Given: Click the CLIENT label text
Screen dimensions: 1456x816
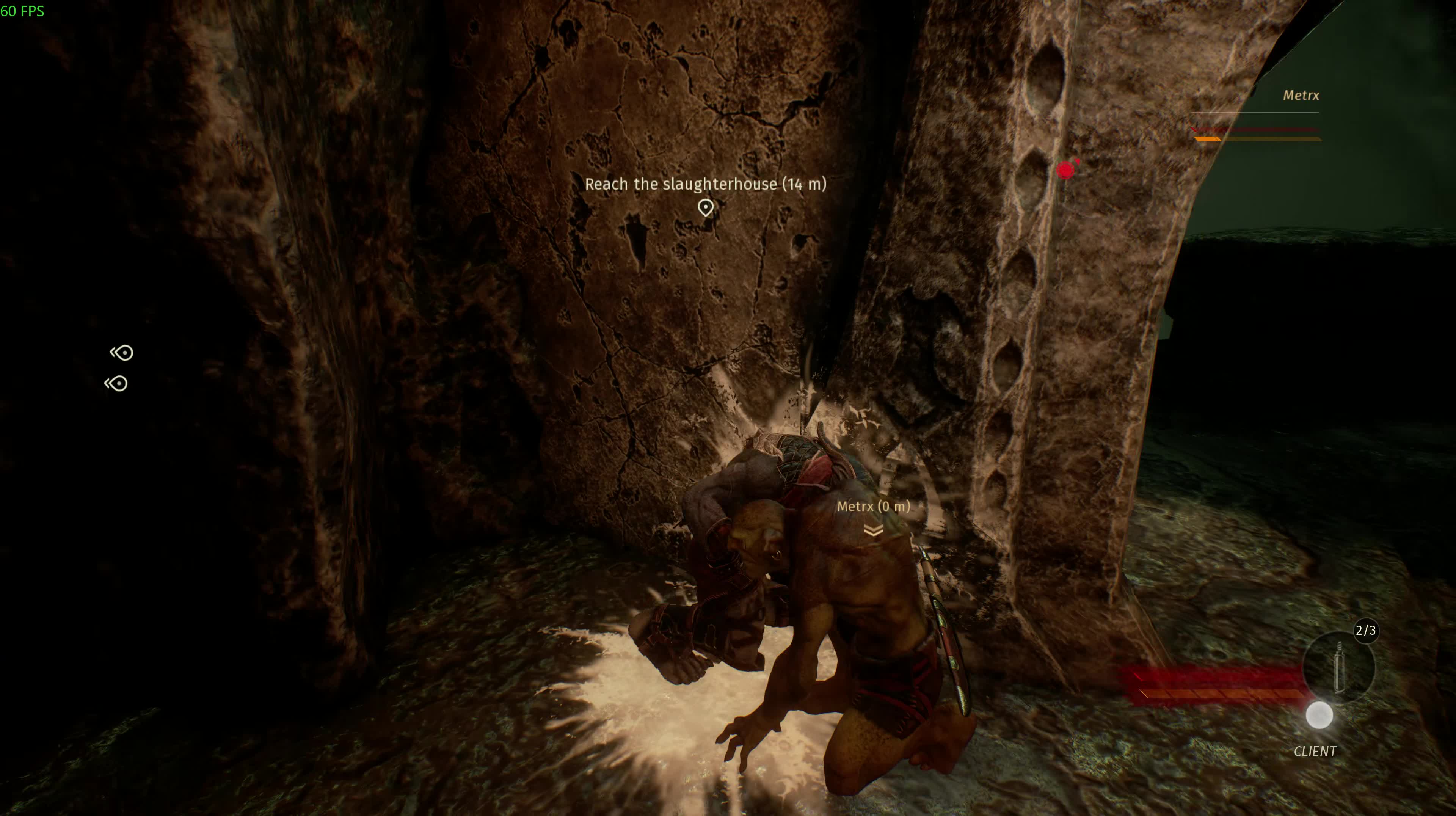Looking at the screenshot, I should (x=1315, y=752).
